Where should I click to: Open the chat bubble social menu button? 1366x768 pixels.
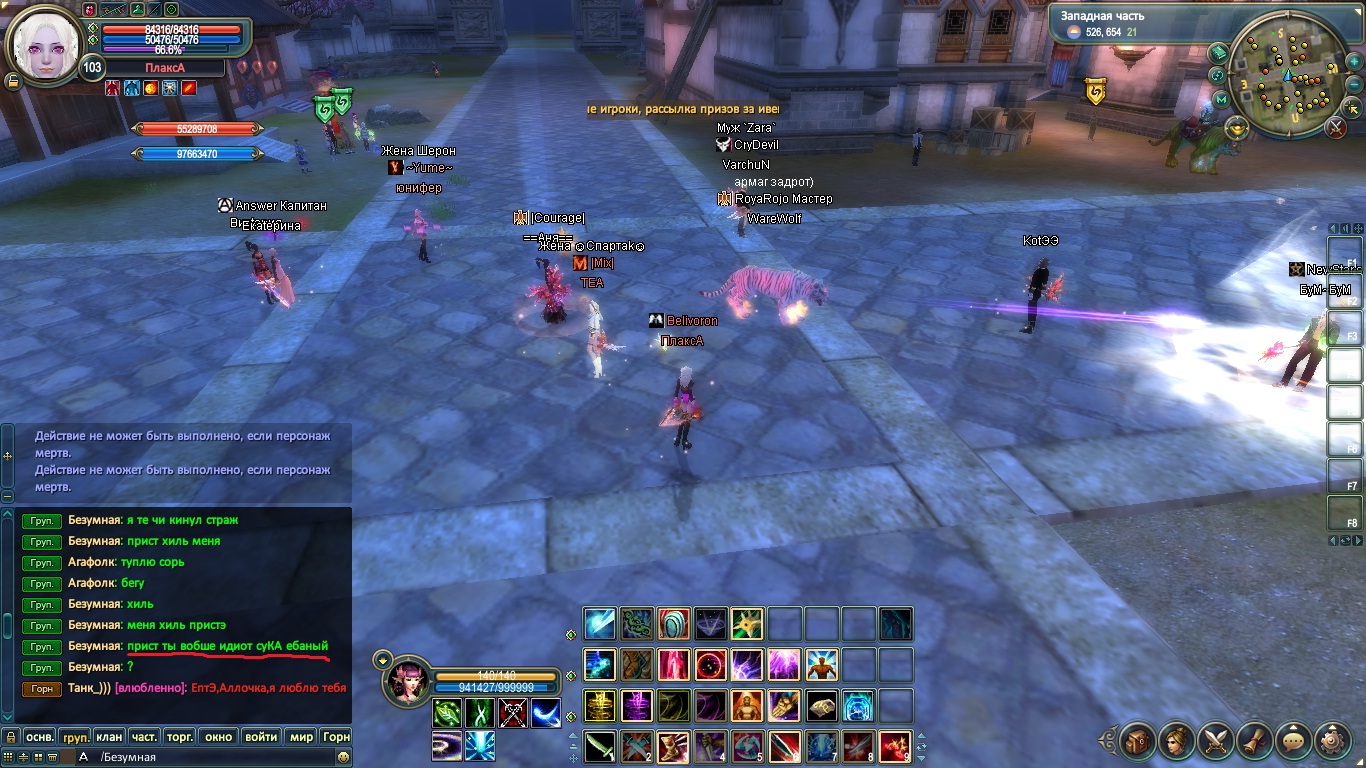(1294, 741)
